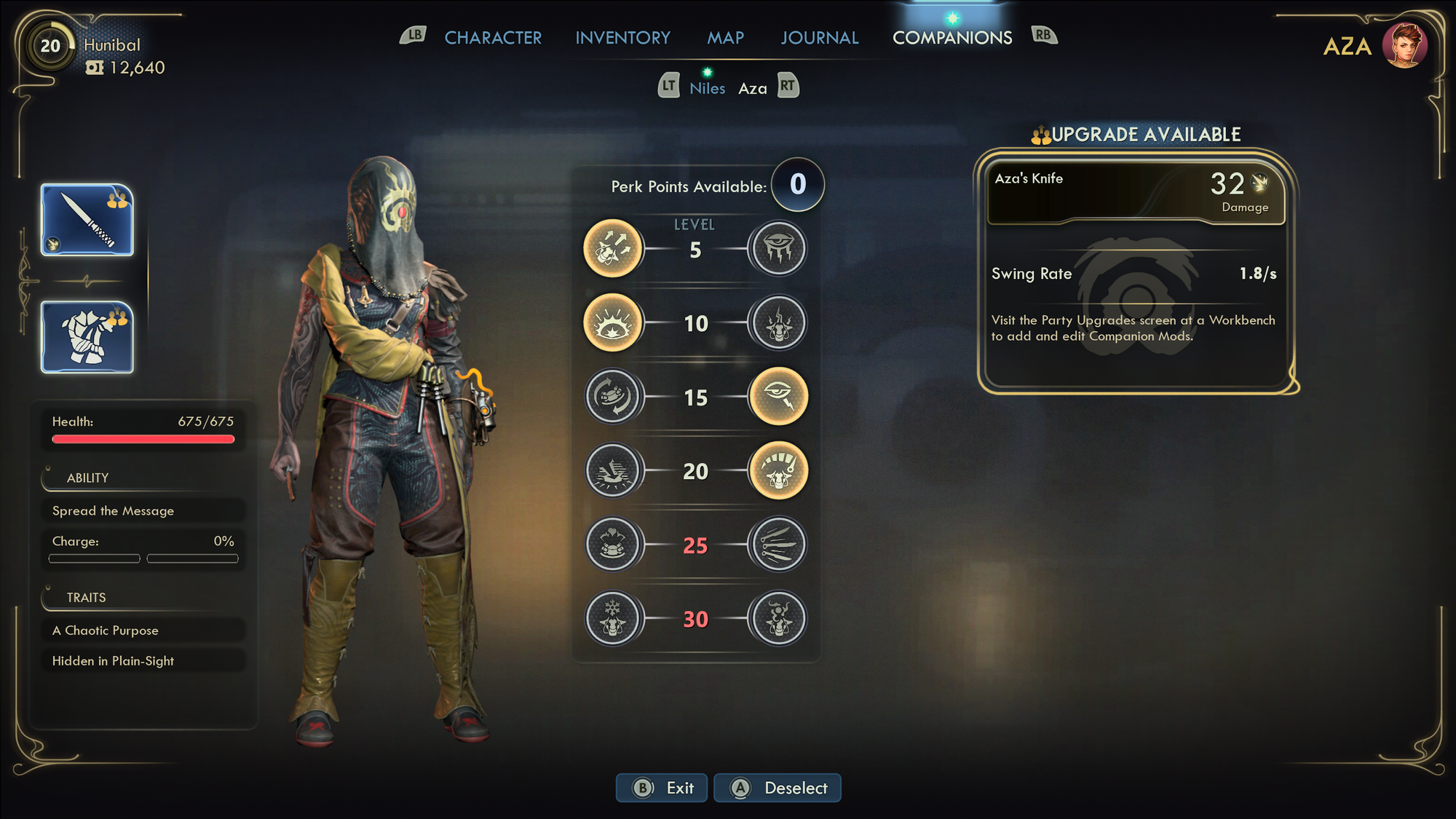Screen dimensions: 1456x819
Task: Click the level 15 grenade recycle perk icon
Action: [613, 397]
